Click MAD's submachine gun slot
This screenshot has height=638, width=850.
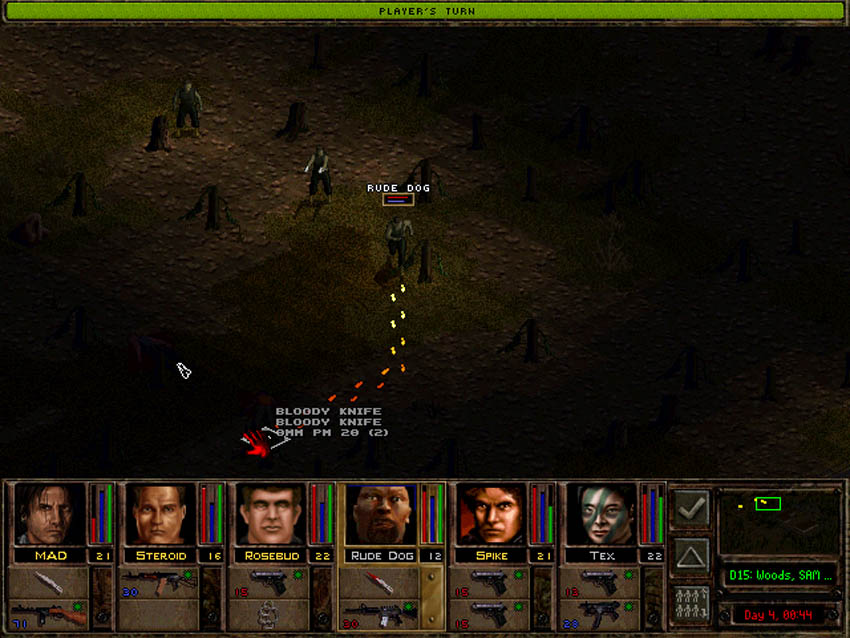point(49,613)
